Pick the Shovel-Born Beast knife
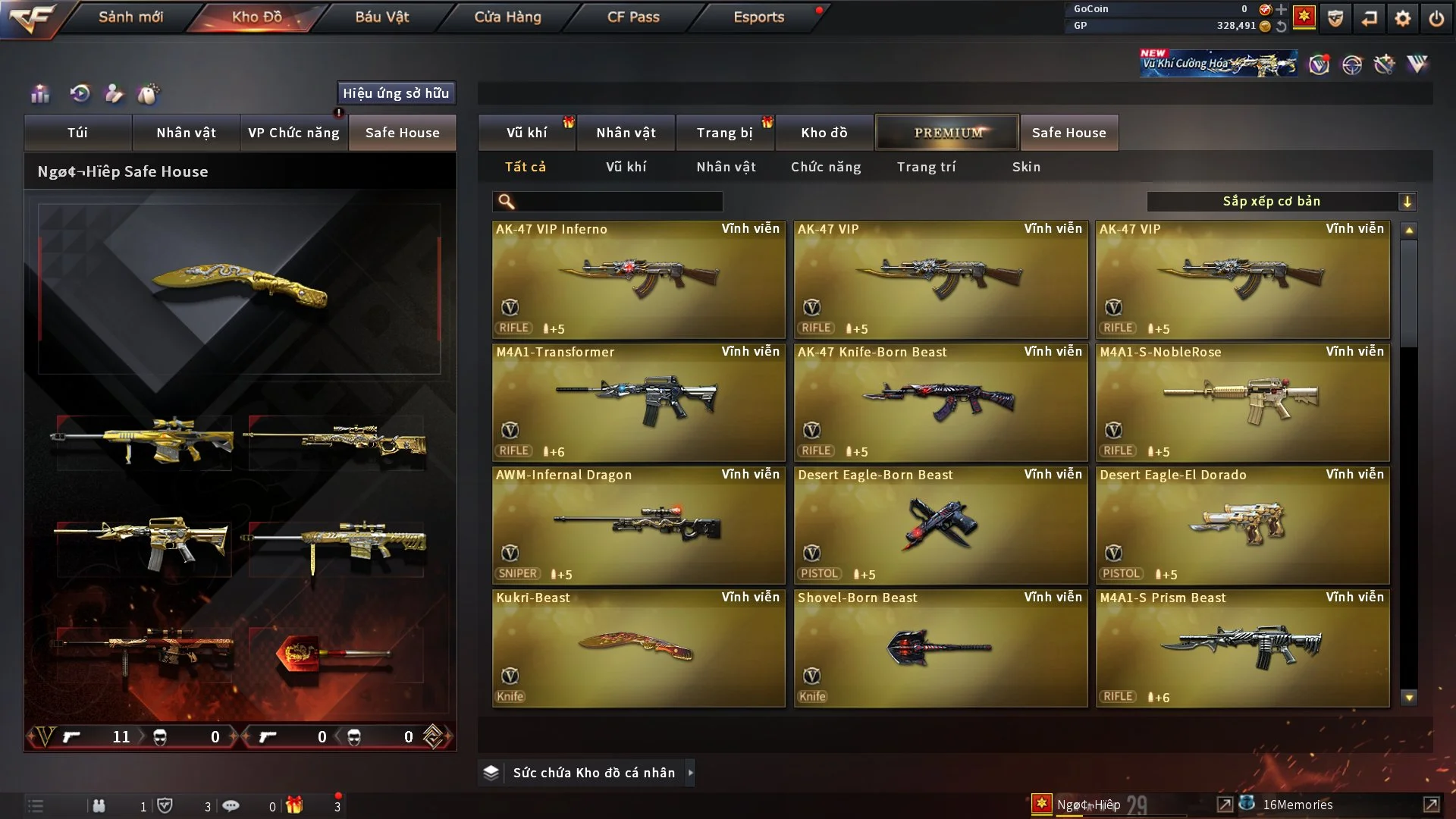 click(x=940, y=648)
